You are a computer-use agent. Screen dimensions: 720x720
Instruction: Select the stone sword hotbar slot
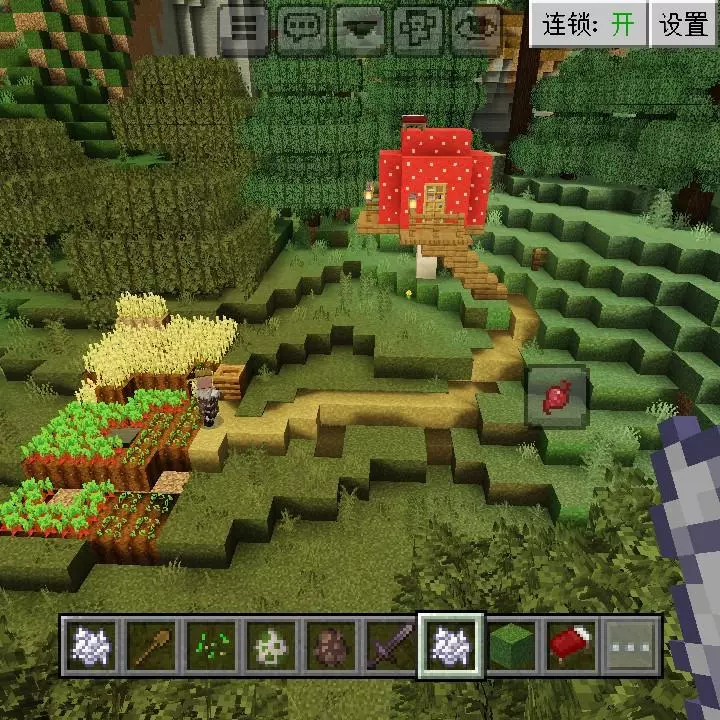tap(390, 645)
